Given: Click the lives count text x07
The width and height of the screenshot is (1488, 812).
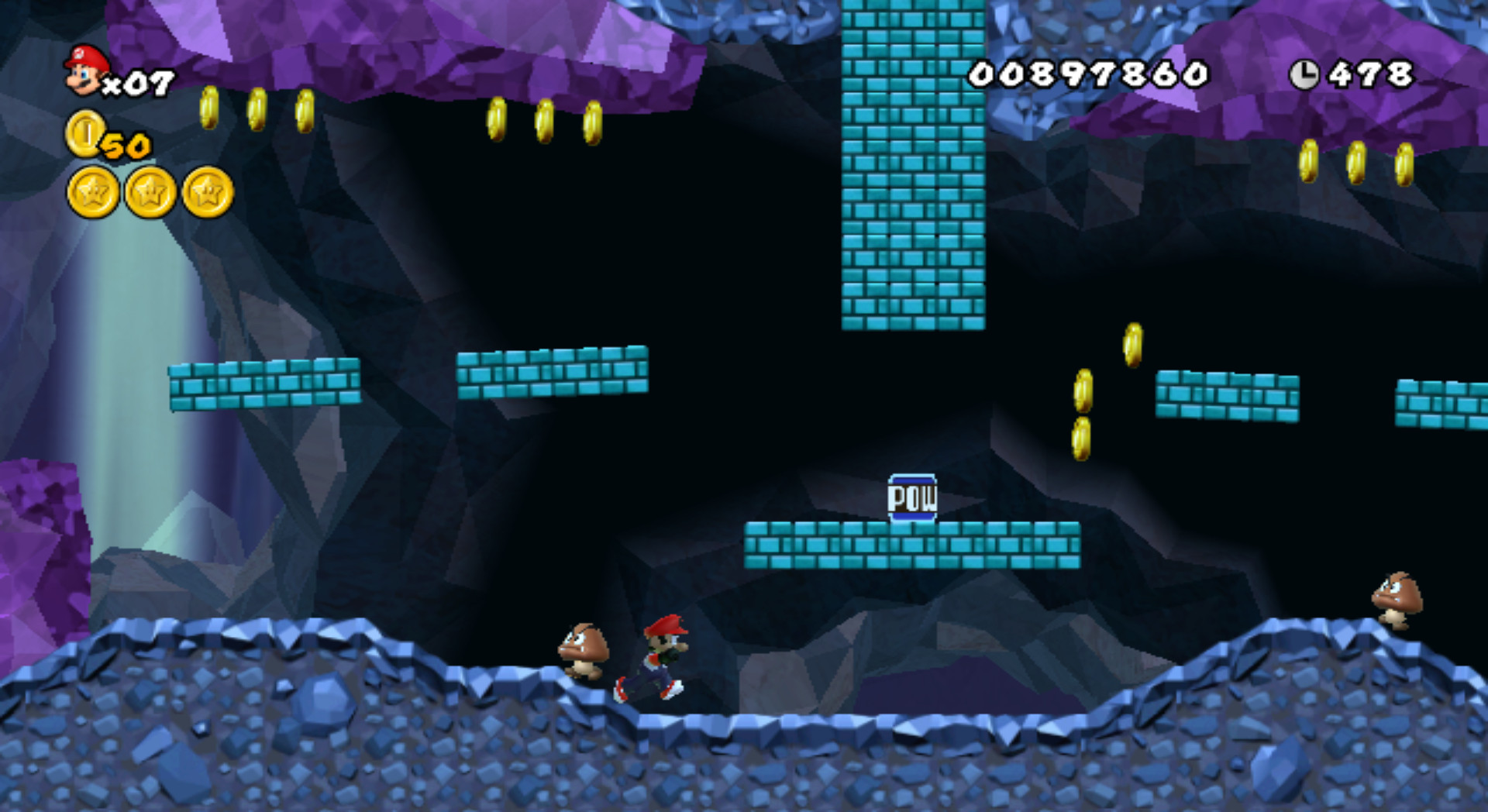Looking at the screenshot, I should [140, 82].
